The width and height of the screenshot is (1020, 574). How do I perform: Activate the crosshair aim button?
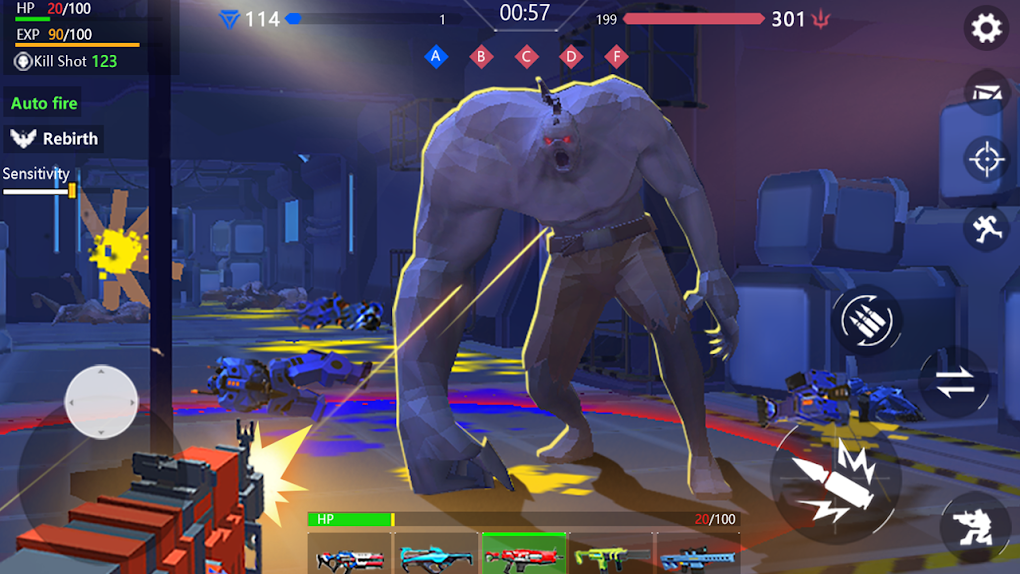click(987, 159)
